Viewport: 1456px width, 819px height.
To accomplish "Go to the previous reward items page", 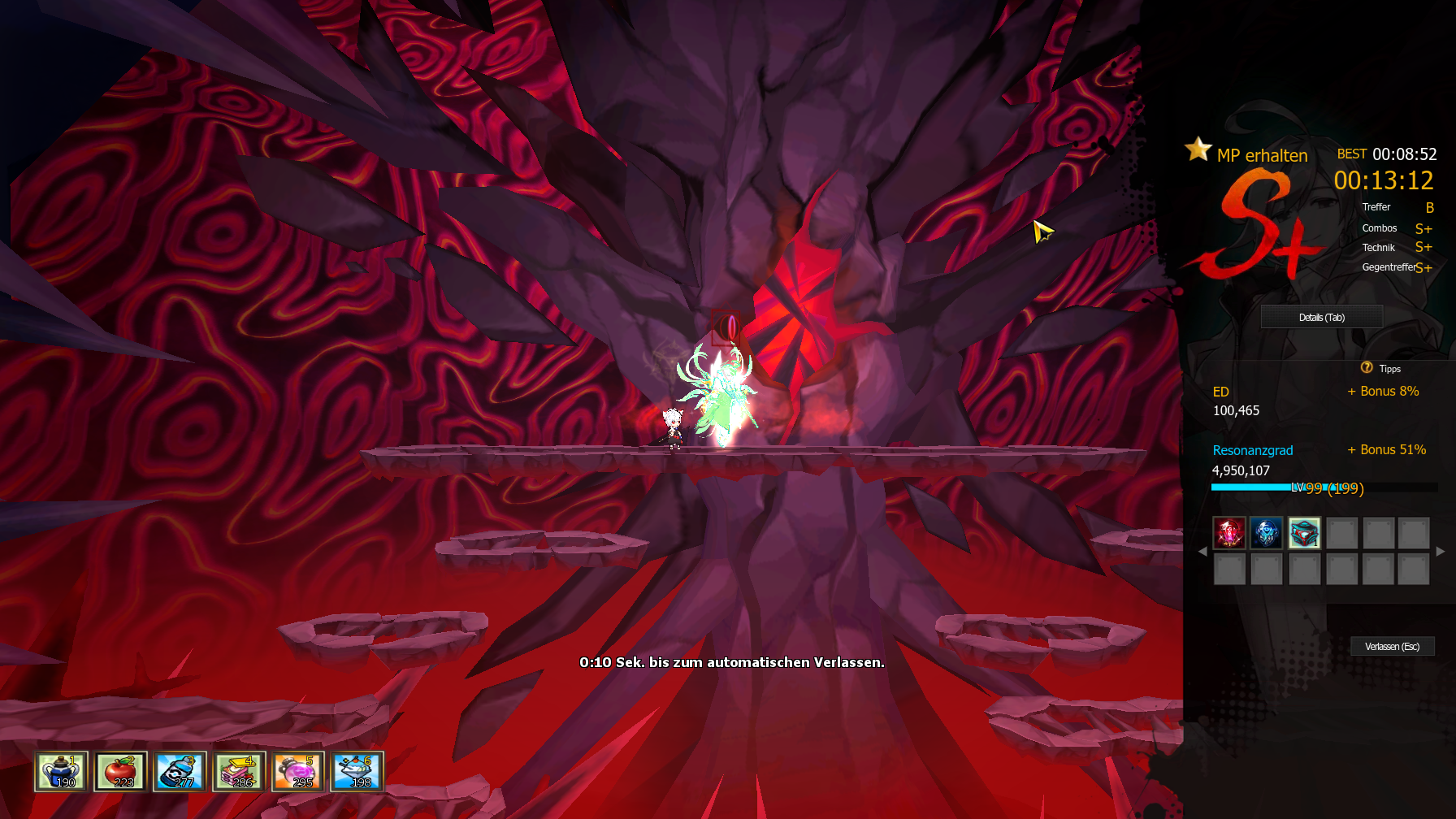I will [x=1202, y=551].
